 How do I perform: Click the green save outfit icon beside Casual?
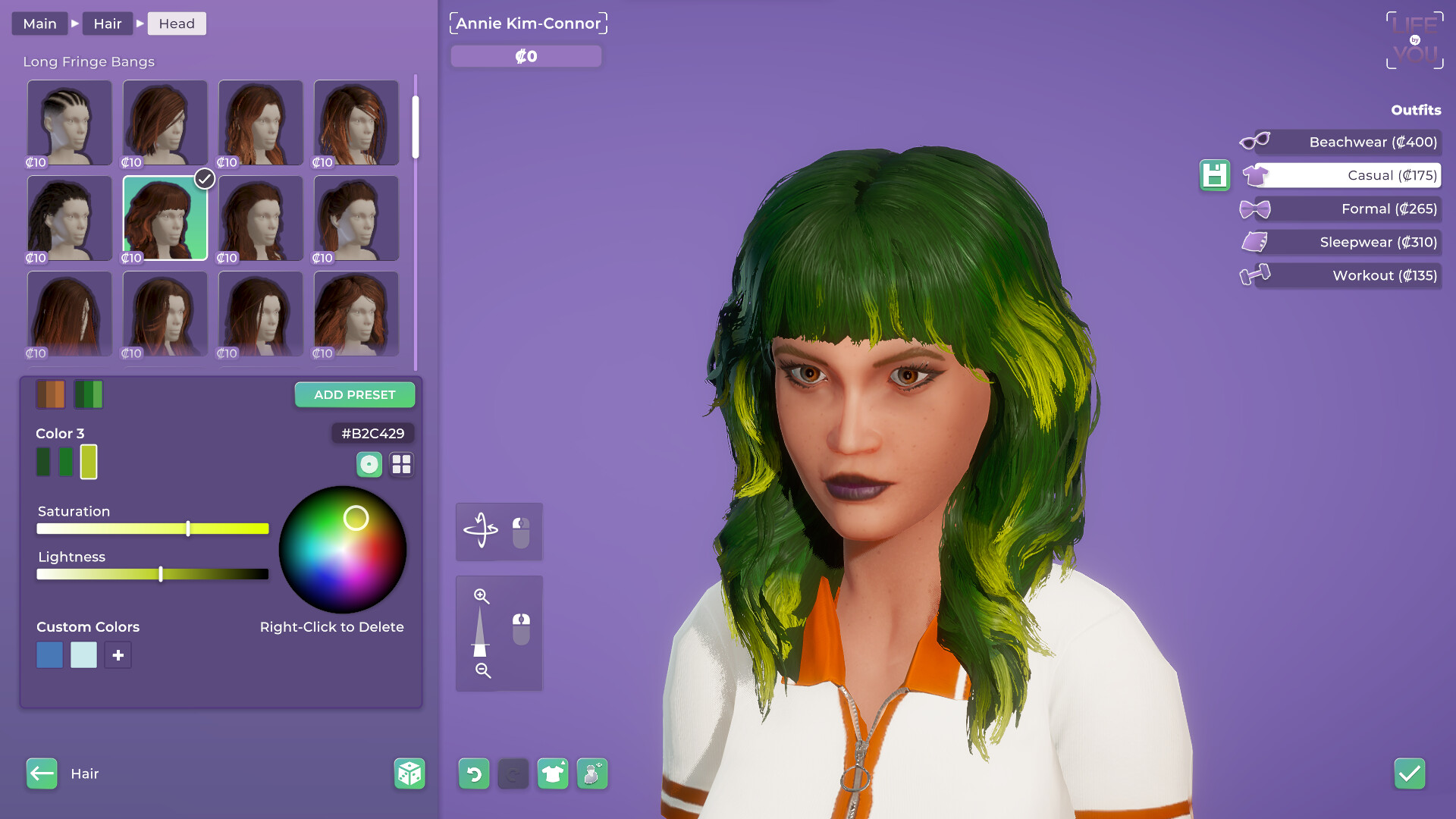[1215, 175]
